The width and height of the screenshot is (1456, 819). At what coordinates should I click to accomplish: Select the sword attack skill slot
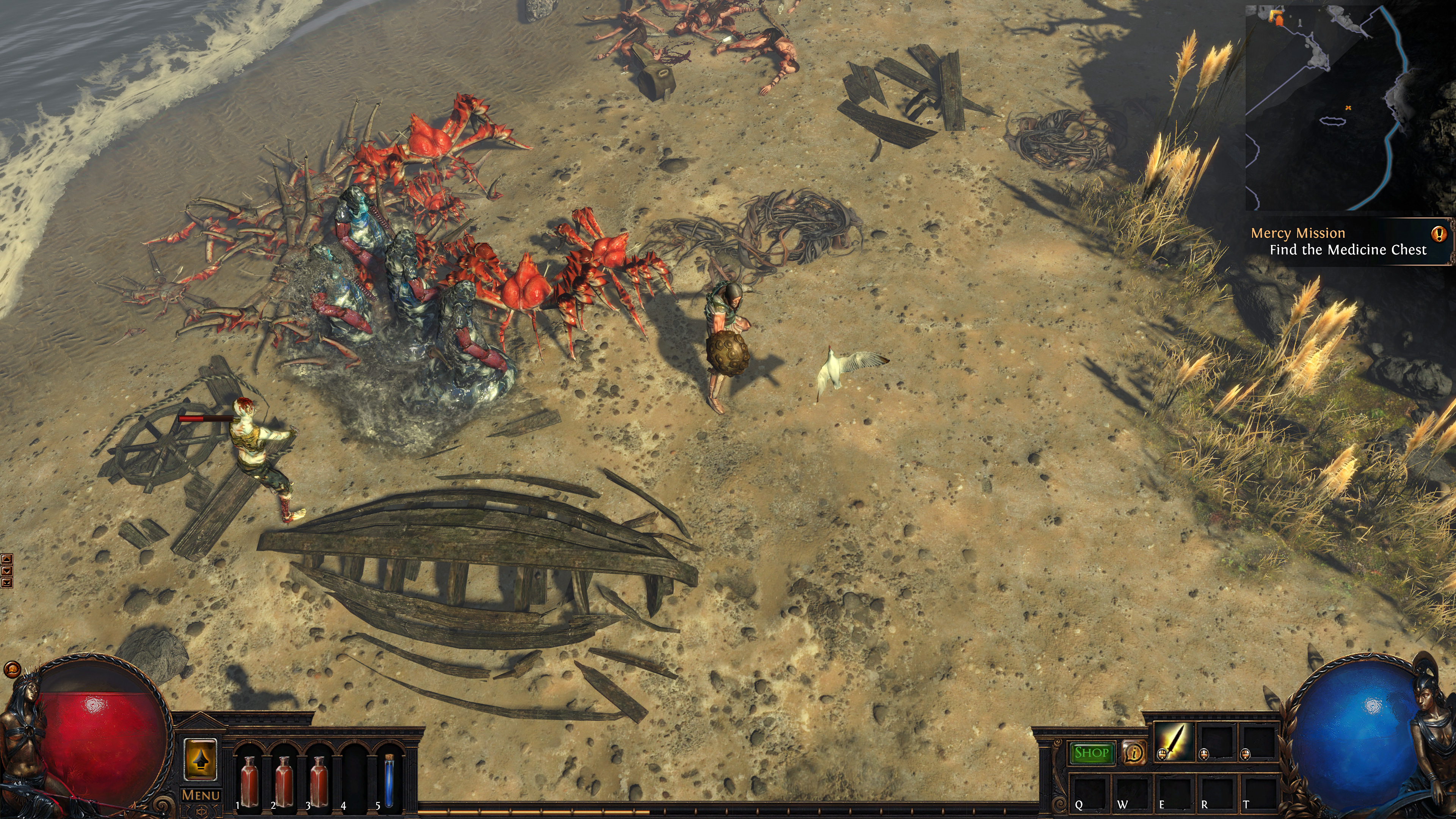tap(1175, 741)
